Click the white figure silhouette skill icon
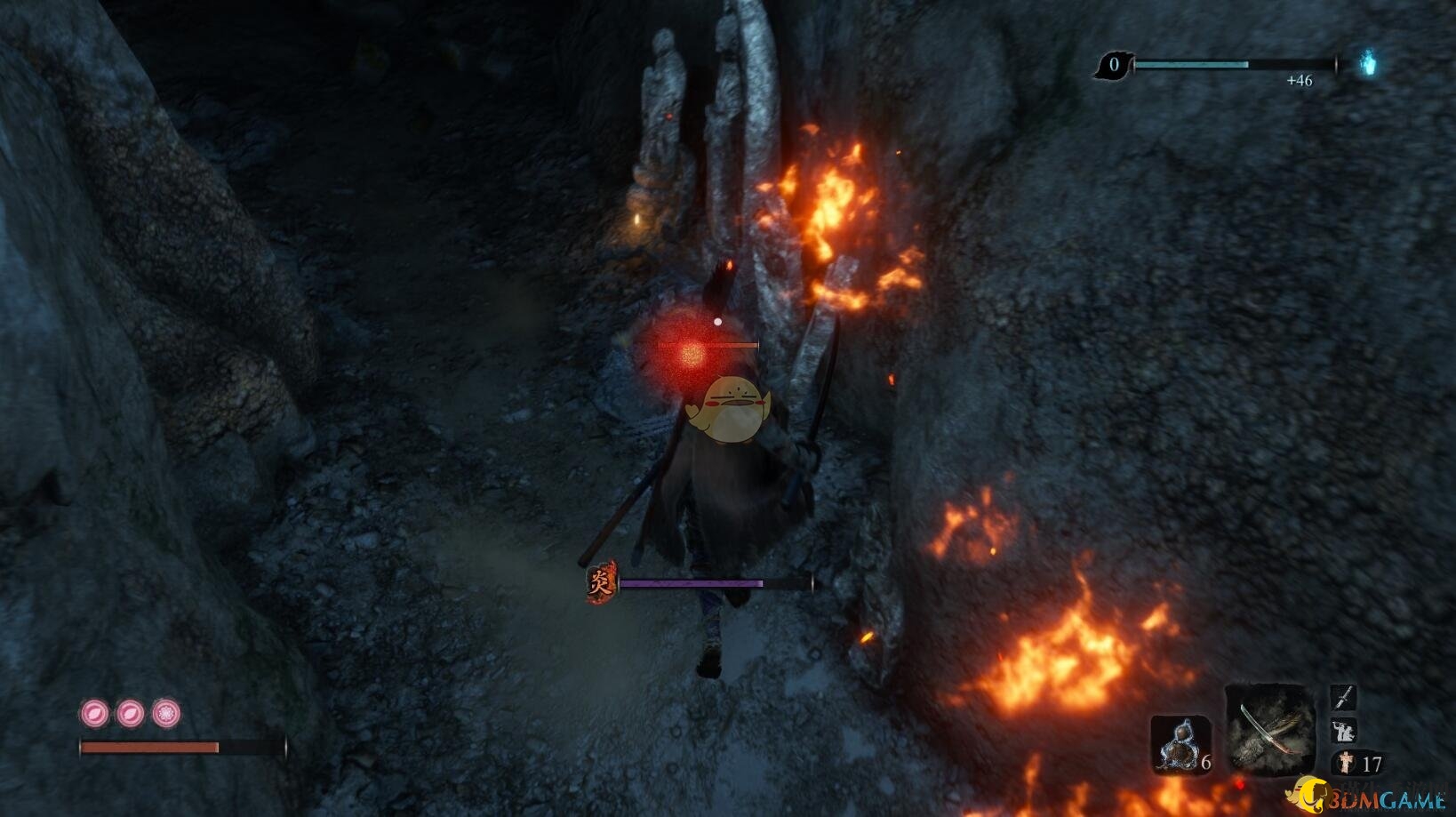Viewport: 1456px width, 817px height. tap(1342, 731)
